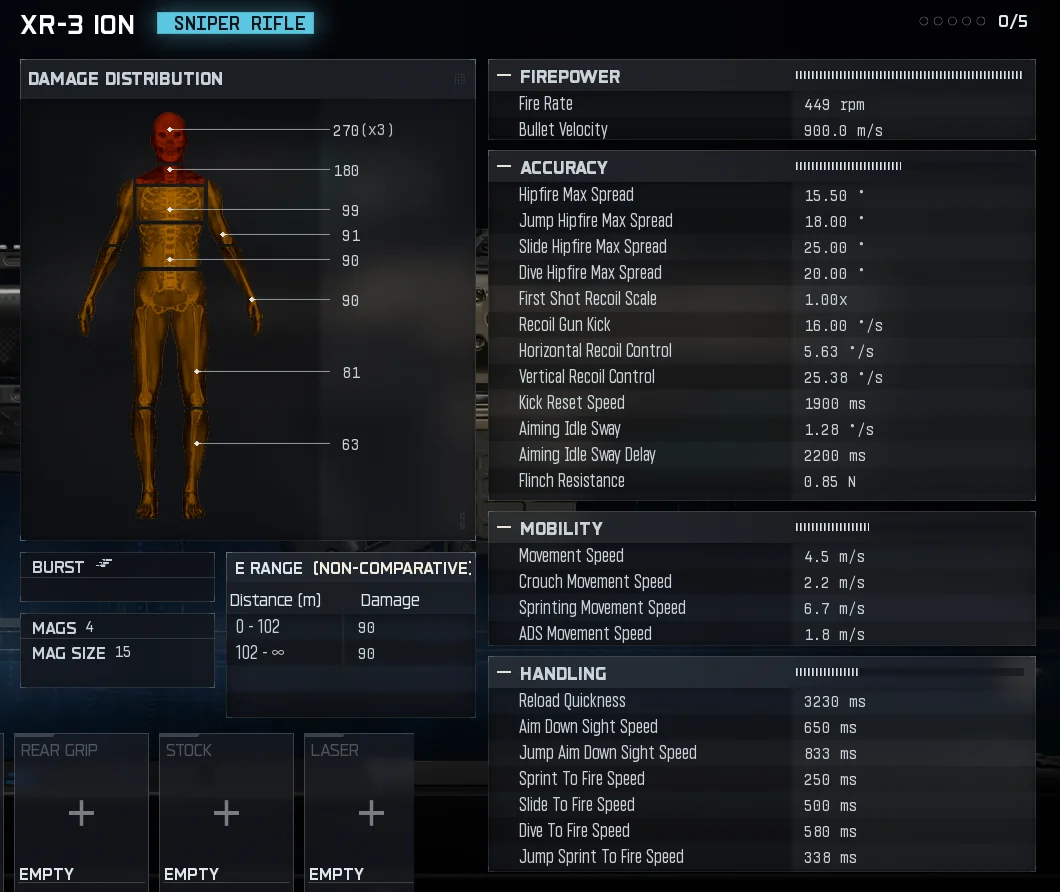Collapse the Accuracy stats section
The width and height of the screenshot is (1060, 892).
pyautogui.click(x=504, y=167)
